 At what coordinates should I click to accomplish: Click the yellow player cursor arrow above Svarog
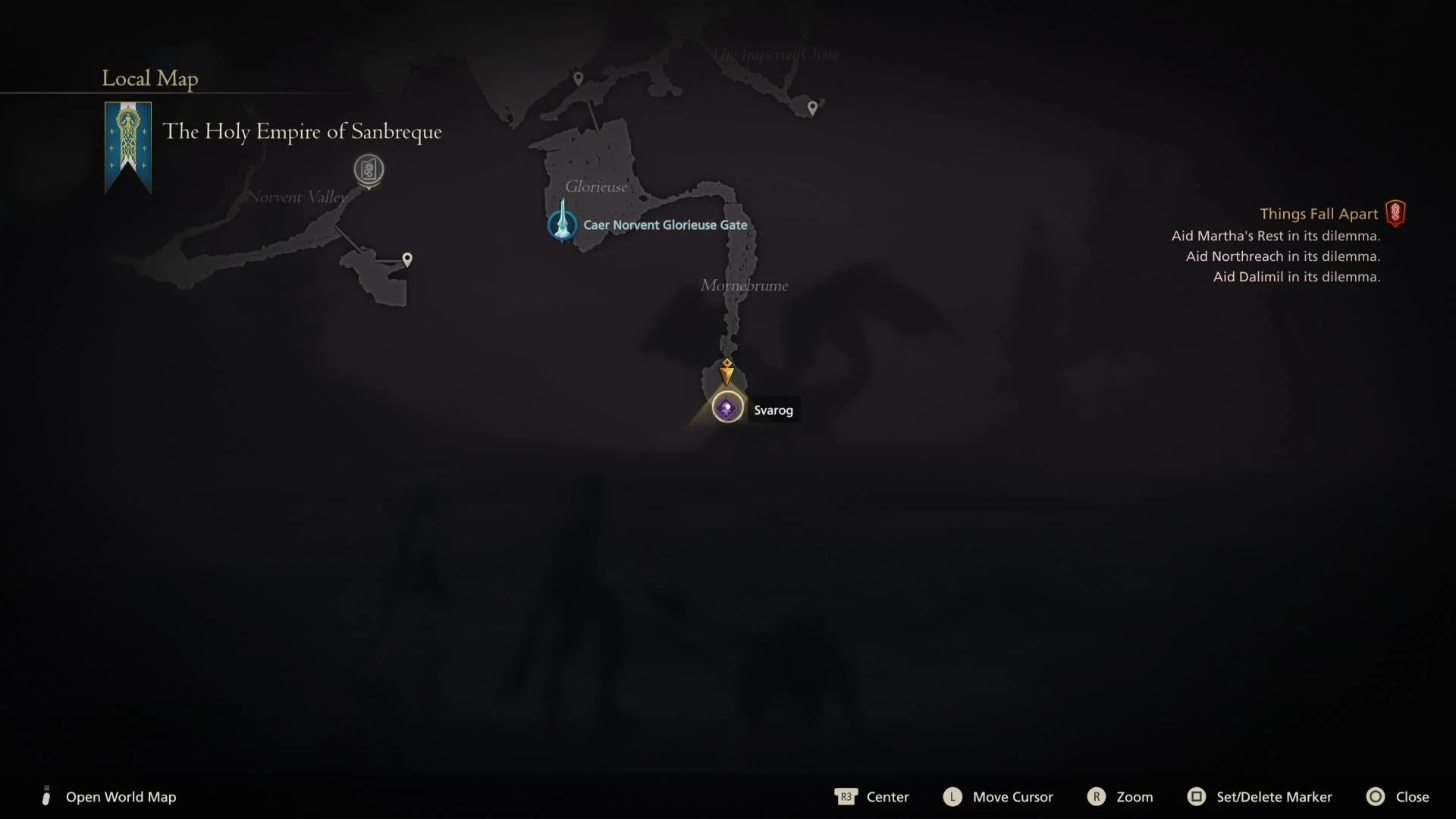(726, 371)
